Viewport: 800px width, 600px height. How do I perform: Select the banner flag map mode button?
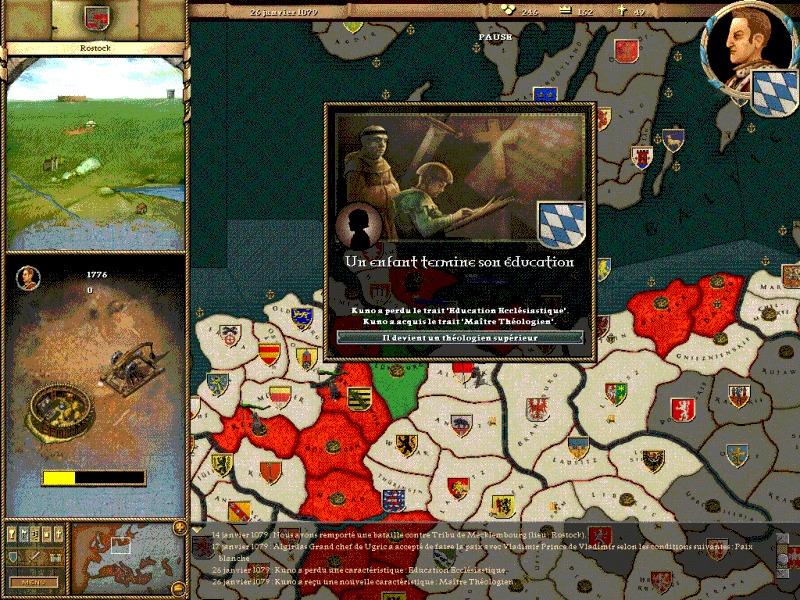click(25, 534)
